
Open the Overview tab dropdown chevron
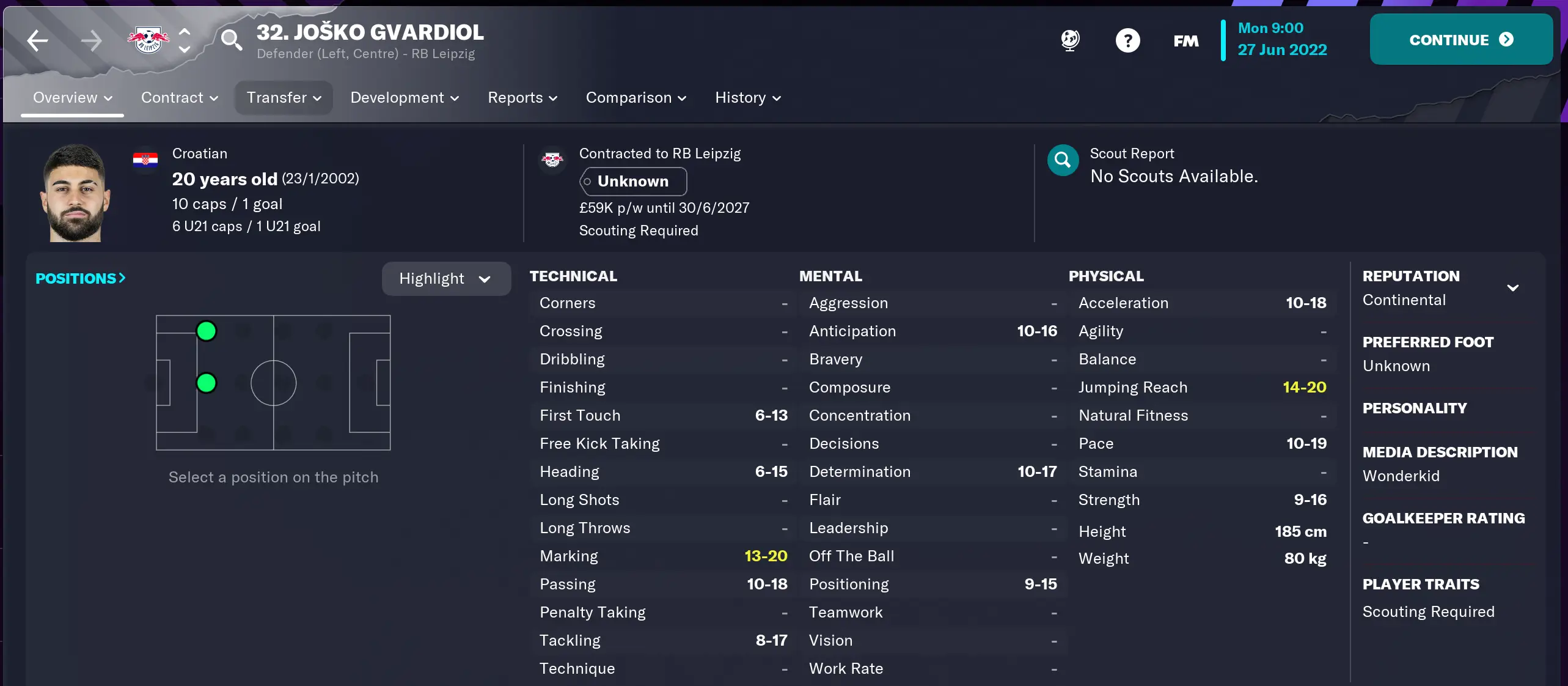coord(109,98)
